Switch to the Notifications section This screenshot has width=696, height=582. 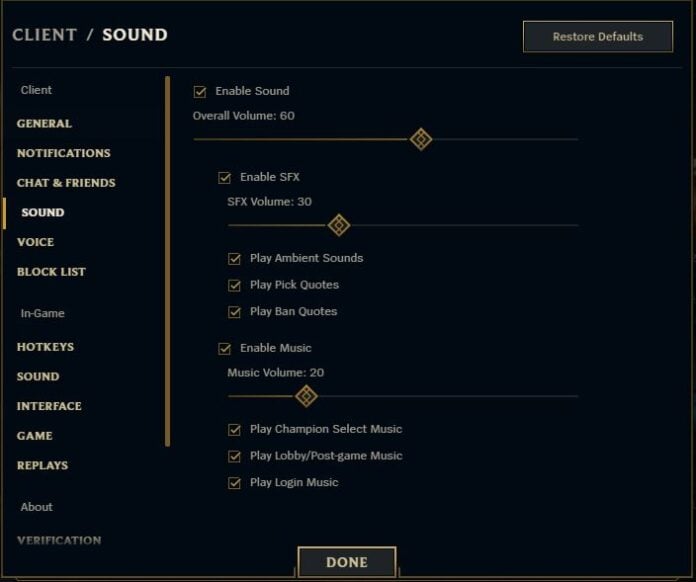coord(63,153)
